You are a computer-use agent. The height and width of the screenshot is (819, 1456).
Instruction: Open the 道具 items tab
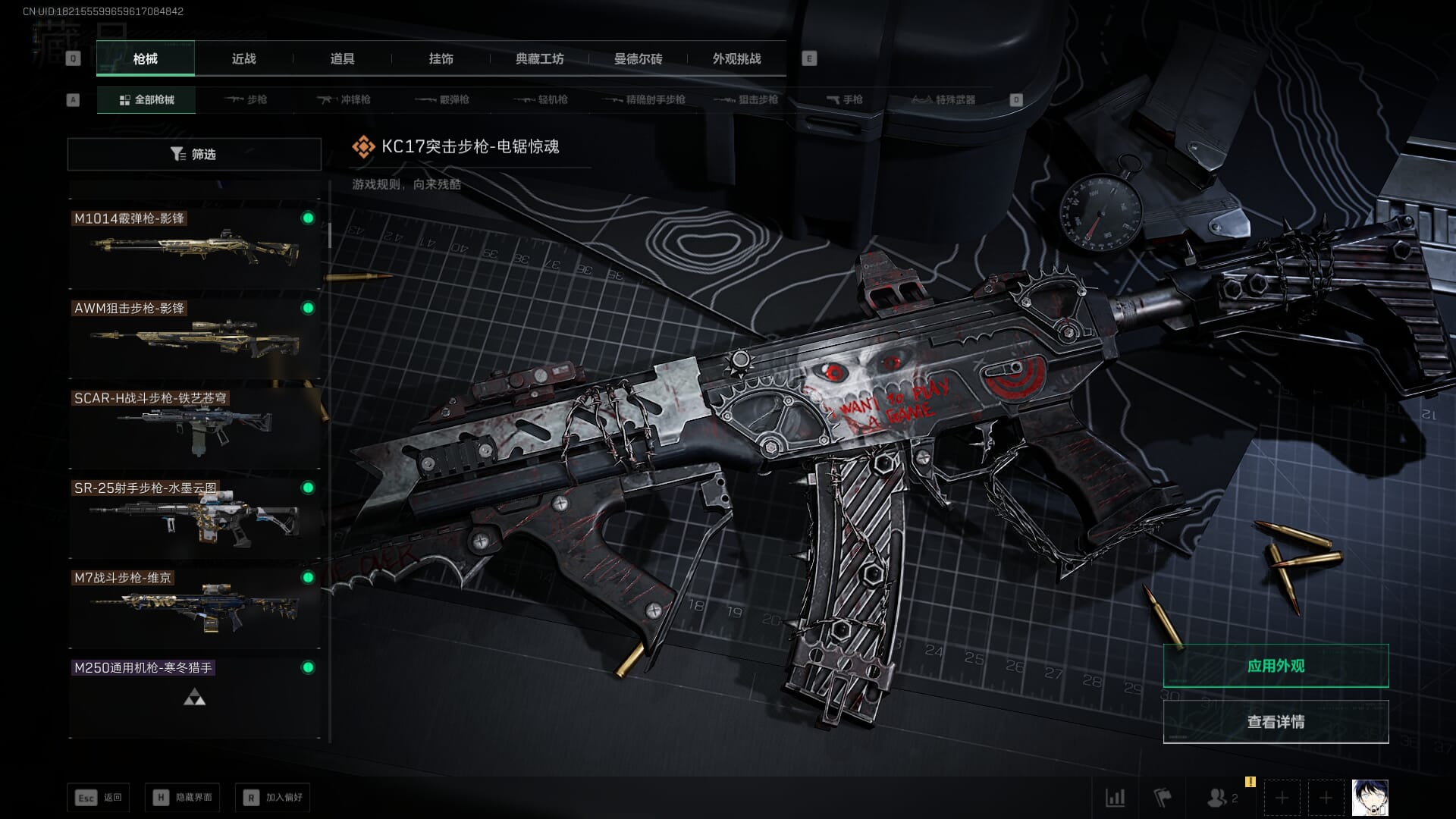tap(342, 58)
